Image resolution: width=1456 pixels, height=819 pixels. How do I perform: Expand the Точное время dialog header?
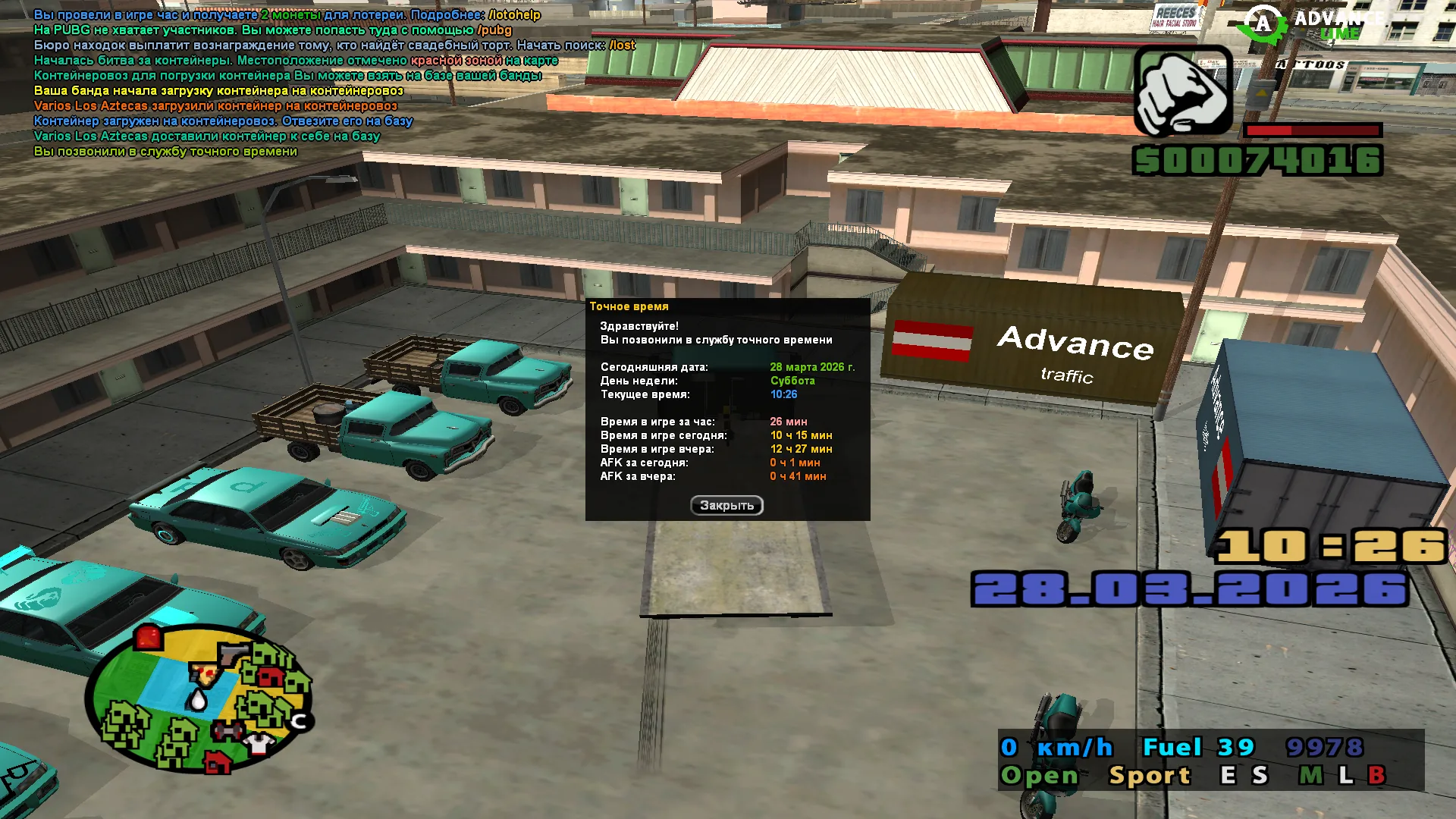[x=630, y=306]
